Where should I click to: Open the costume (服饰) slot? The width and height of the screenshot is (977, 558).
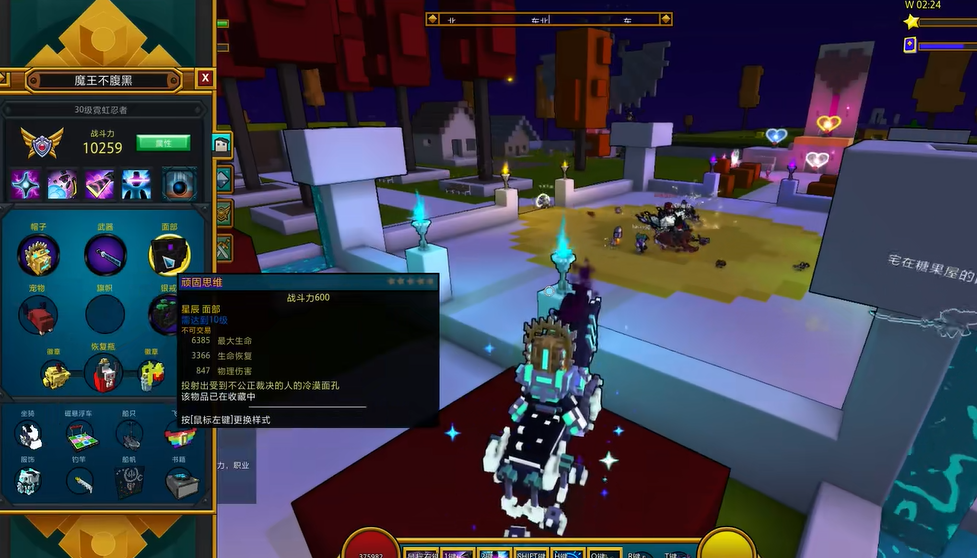coord(29,483)
